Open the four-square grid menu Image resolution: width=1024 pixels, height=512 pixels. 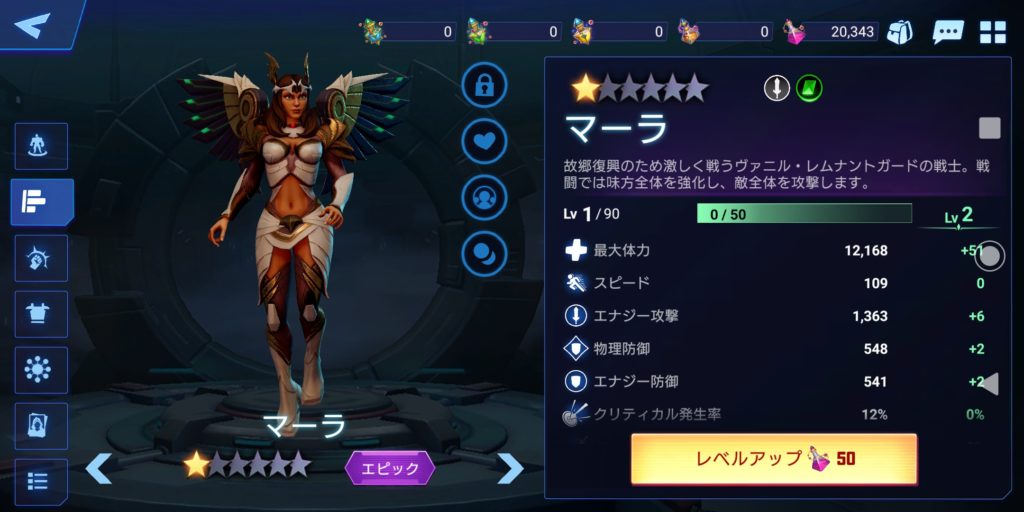coord(993,31)
